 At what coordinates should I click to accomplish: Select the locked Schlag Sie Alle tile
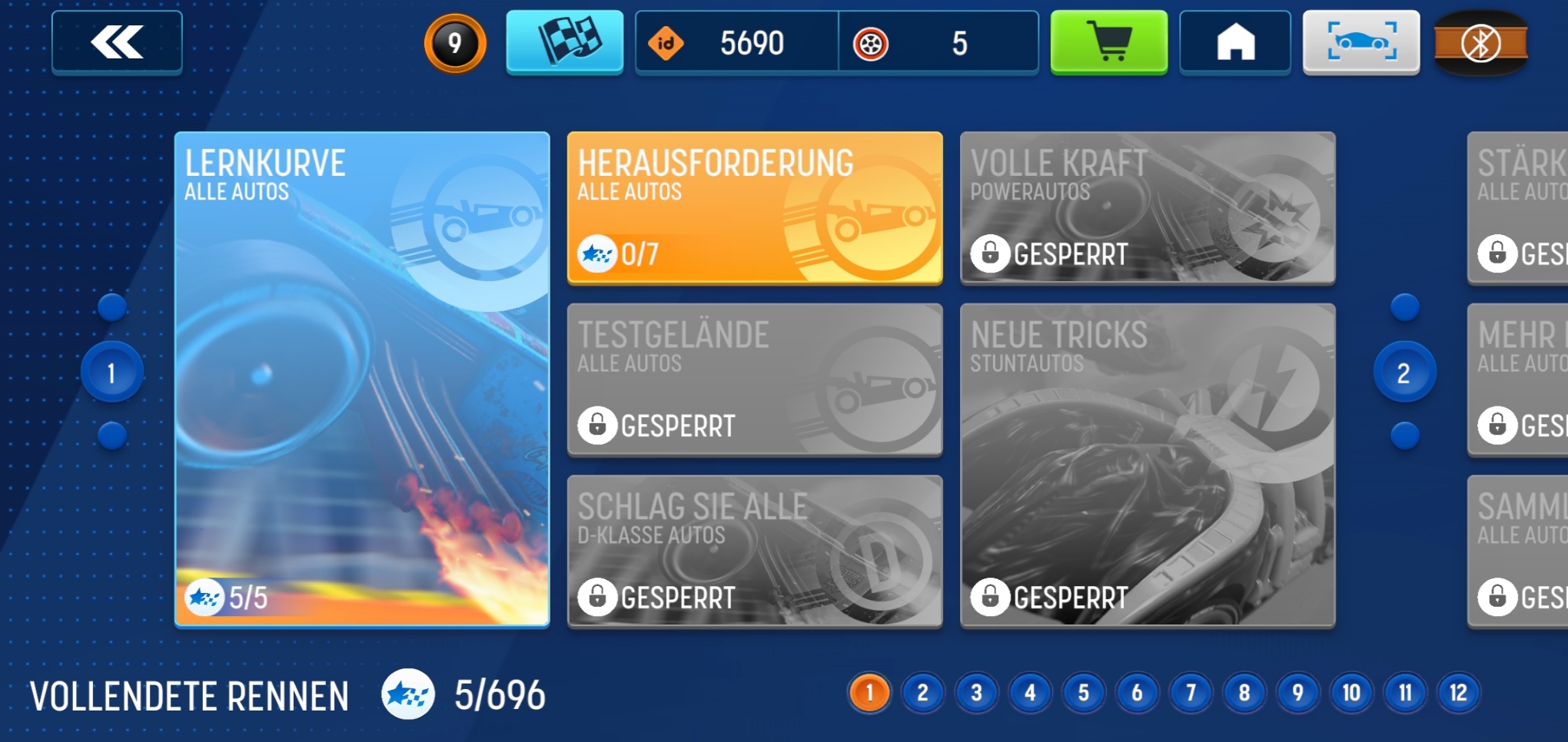(x=754, y=551)
